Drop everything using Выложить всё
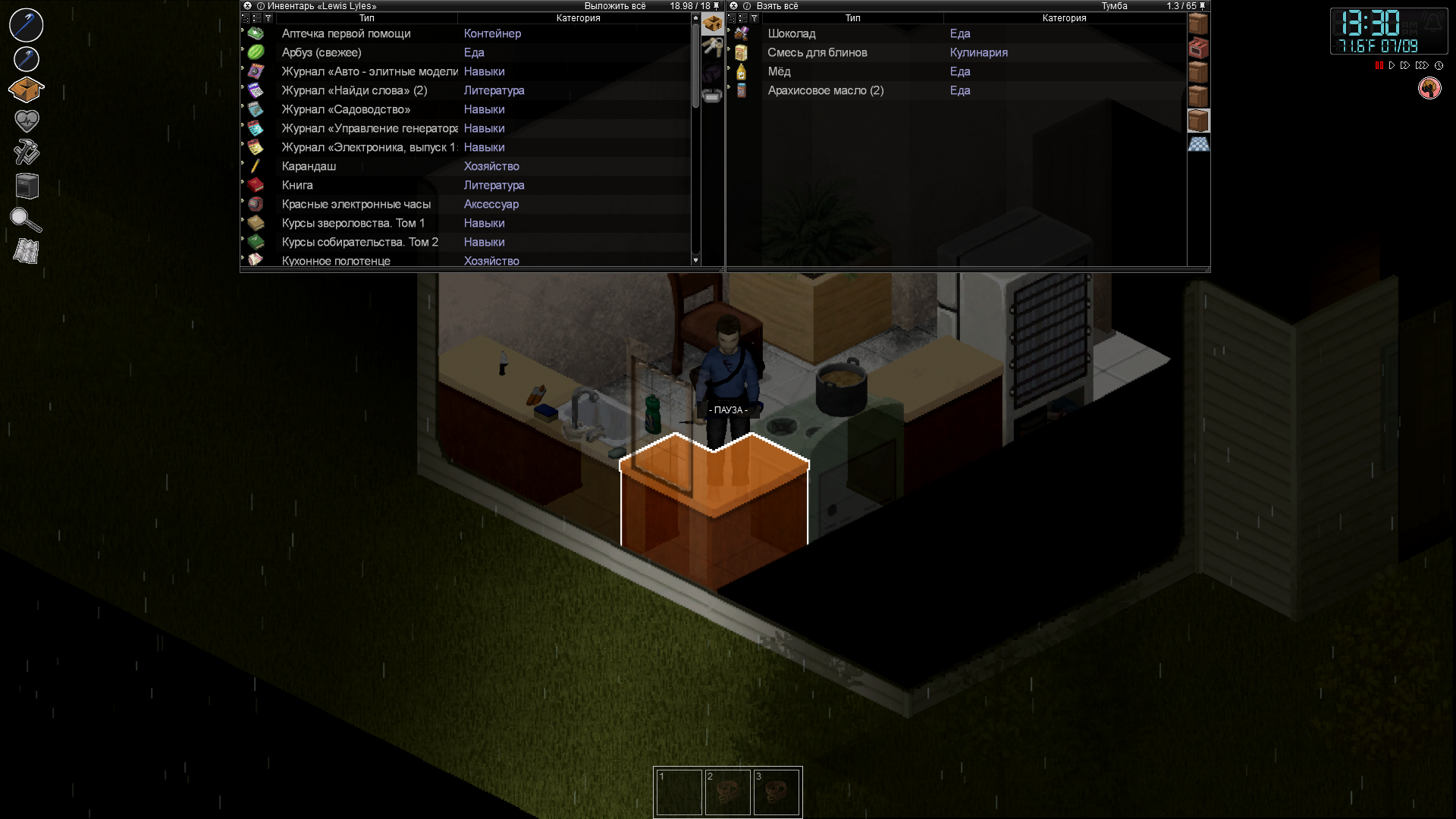 (x=614, y=6)
